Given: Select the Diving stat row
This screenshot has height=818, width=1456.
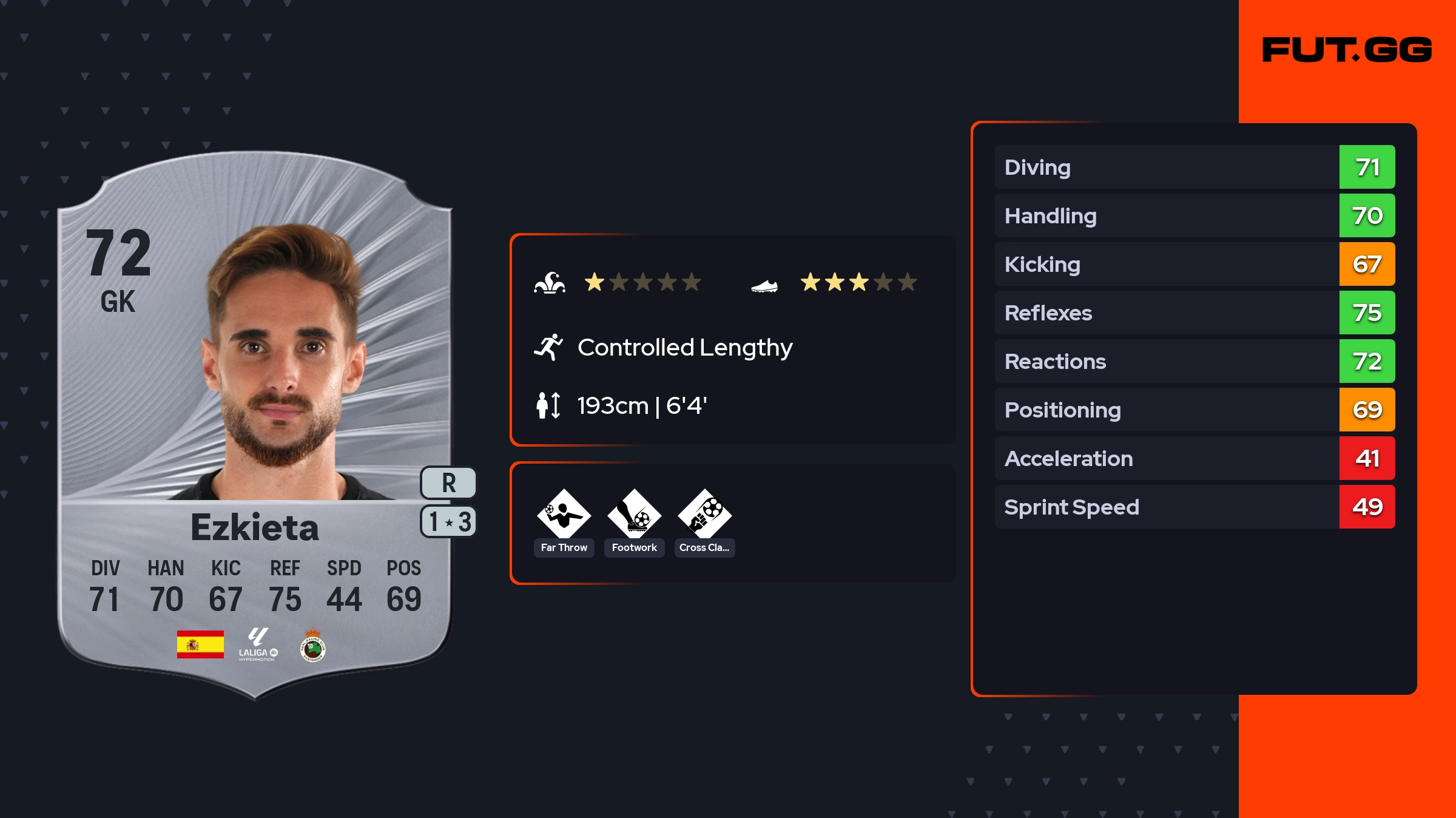Looking at the screenshot, I should coord(1194,167).
